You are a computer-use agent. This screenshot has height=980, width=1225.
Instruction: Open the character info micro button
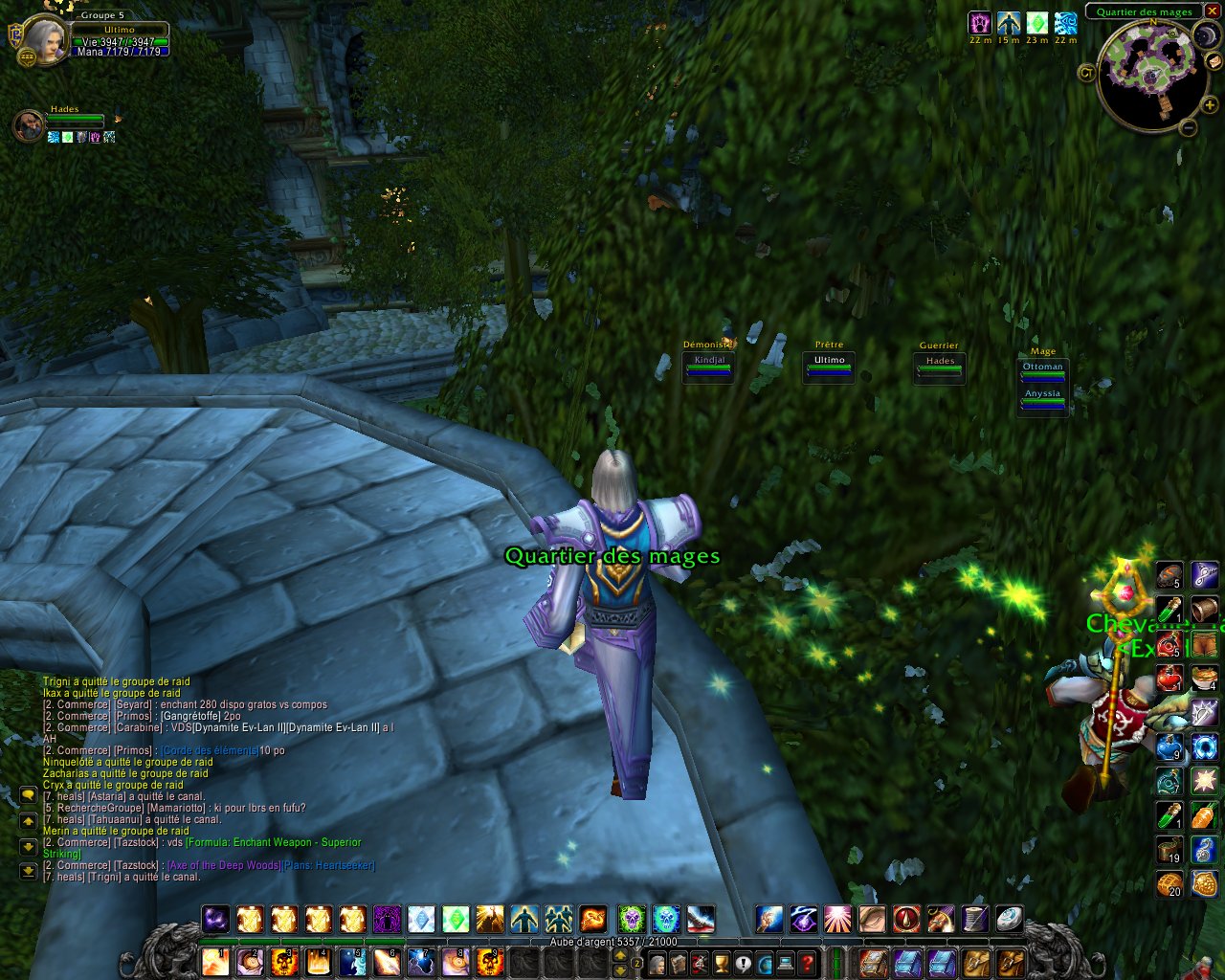[657, 962]
